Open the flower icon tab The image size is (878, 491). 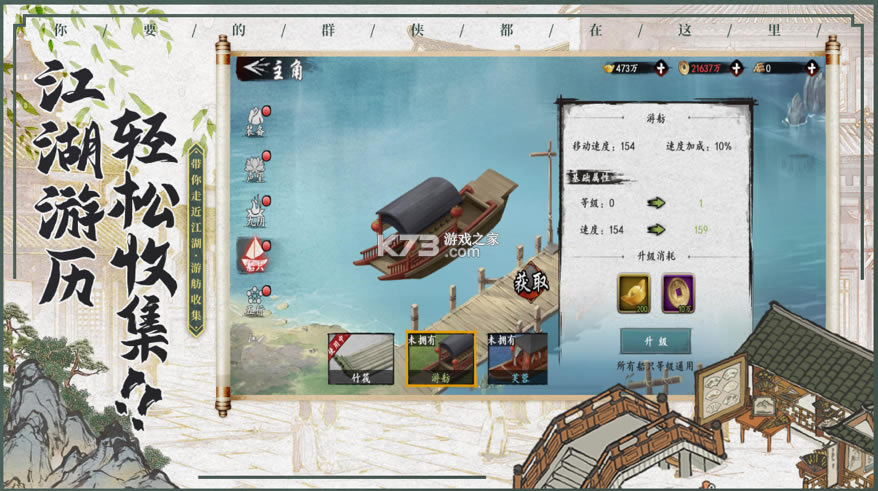[255, 297]
